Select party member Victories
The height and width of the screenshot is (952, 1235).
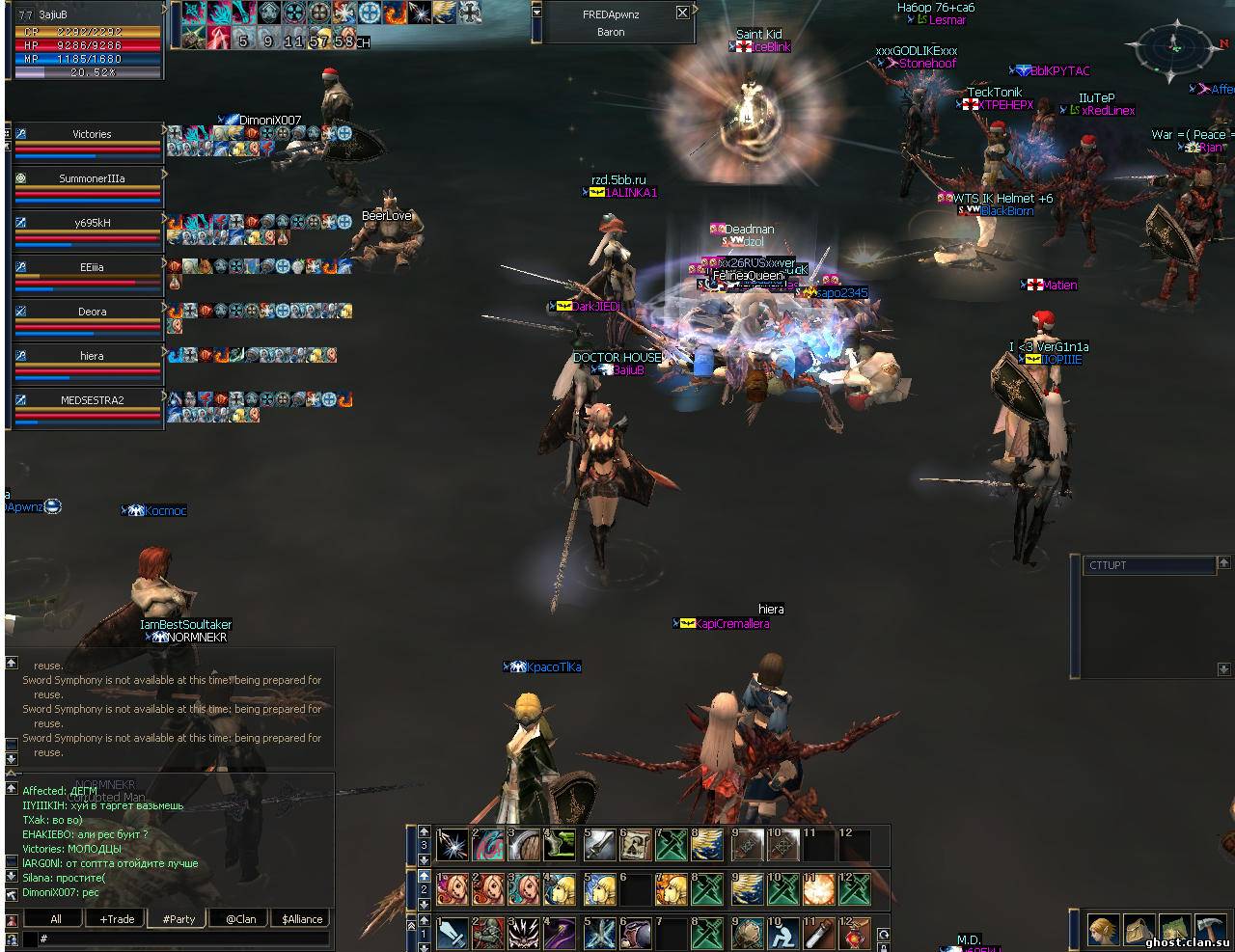point(92,135)
